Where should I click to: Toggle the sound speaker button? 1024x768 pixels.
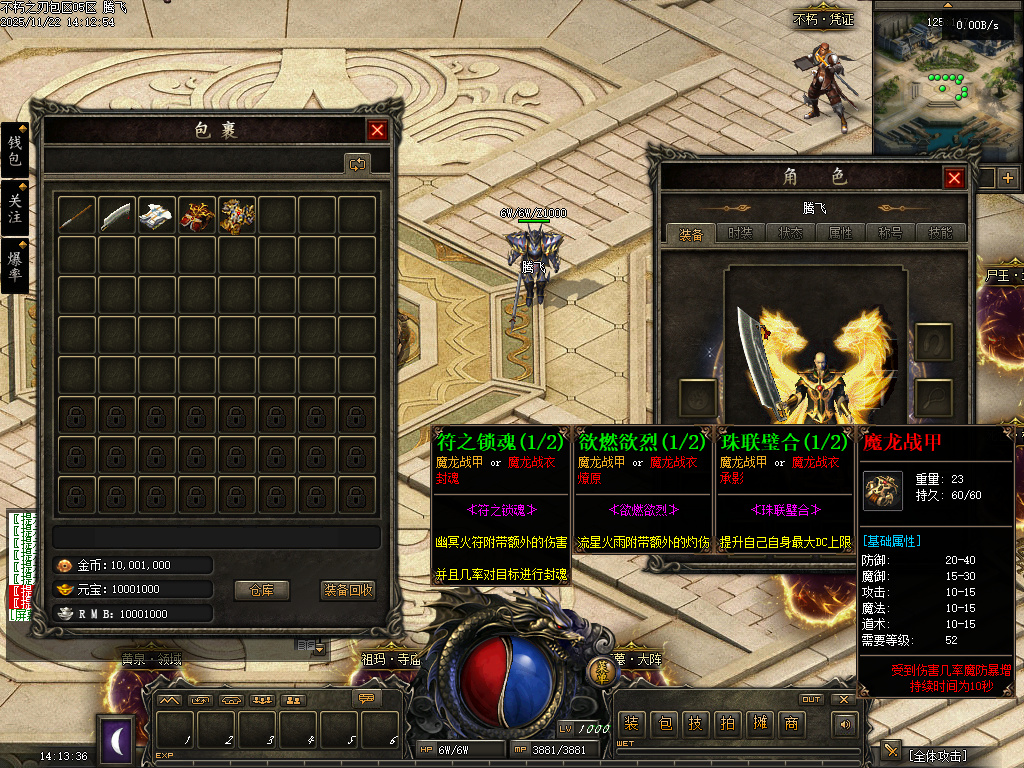point(846,723)
